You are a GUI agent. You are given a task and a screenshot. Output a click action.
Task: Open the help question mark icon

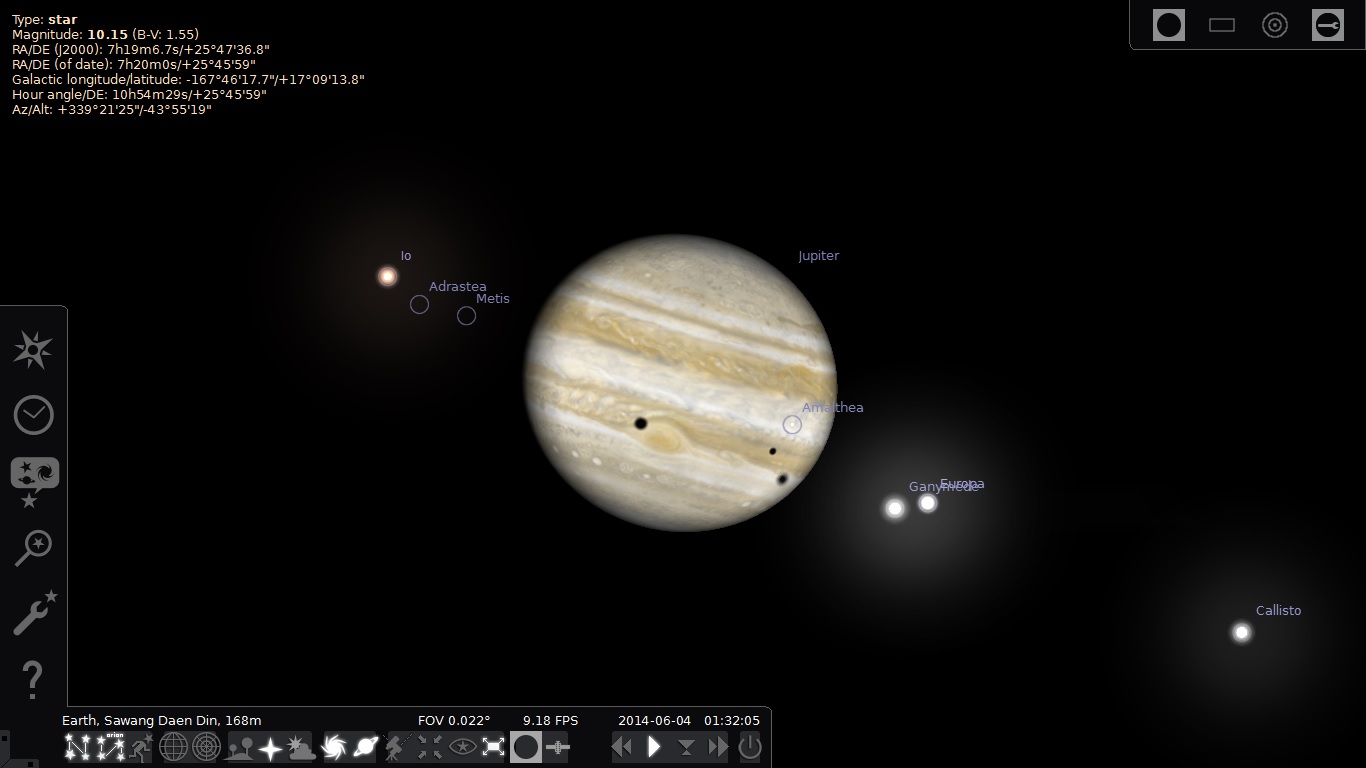[x=33, y=679]
